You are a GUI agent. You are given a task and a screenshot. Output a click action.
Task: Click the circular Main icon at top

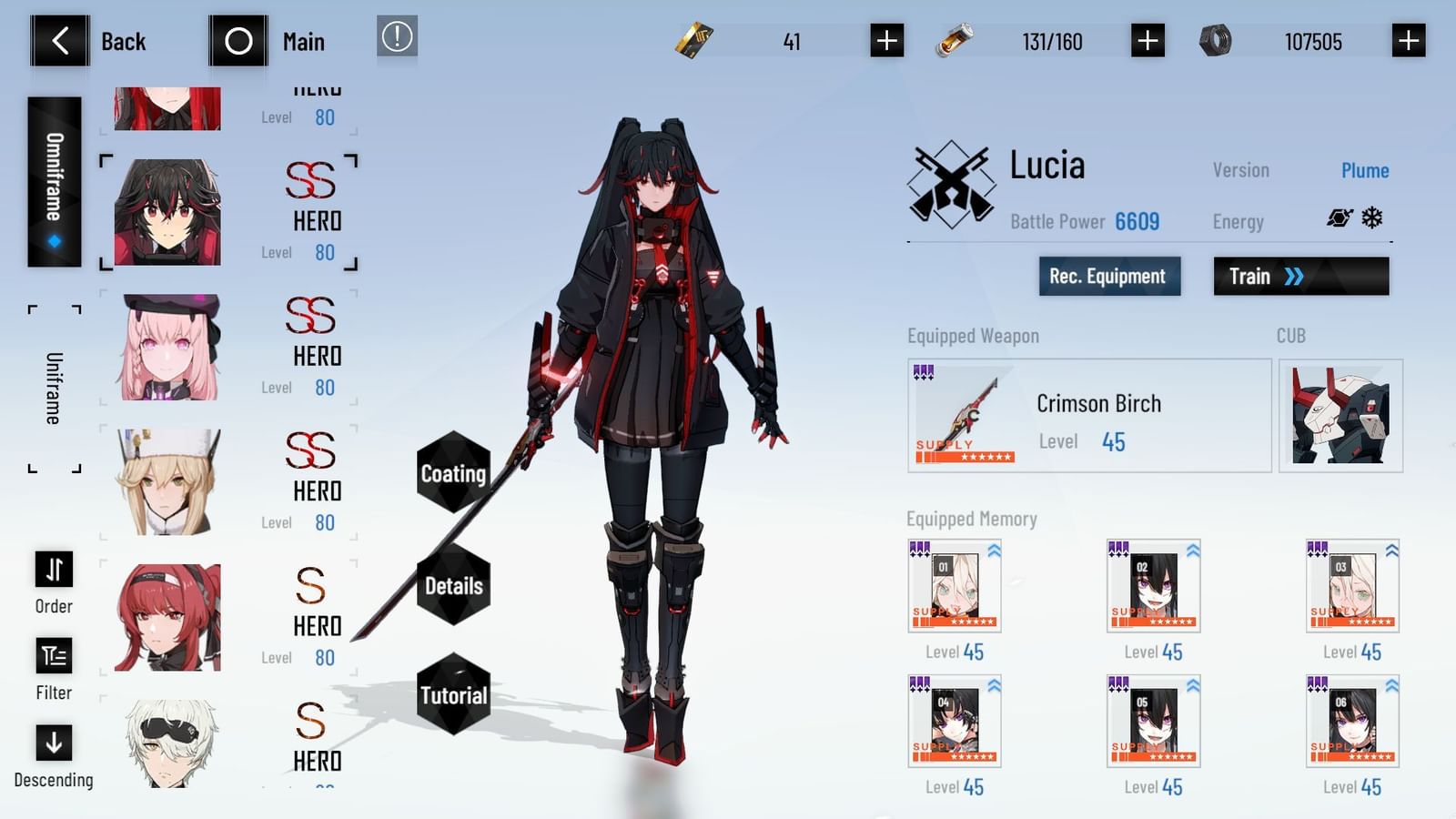(x=238, y=40)
